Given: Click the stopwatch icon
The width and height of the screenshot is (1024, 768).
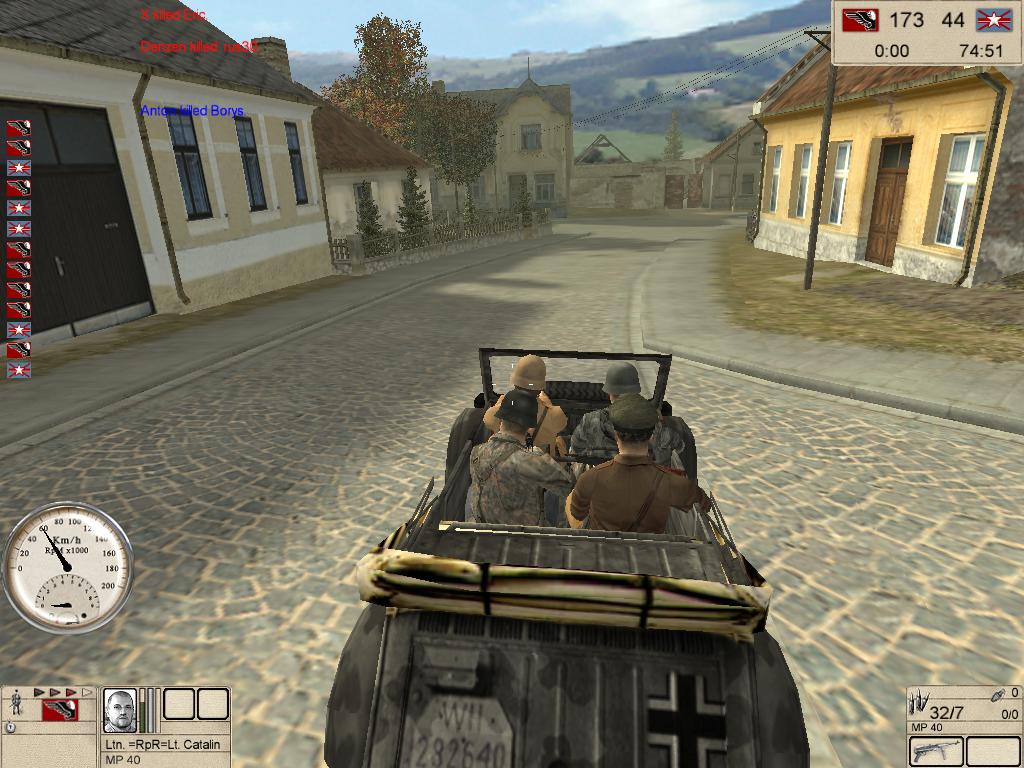Looking at the screenshot, I should pos(11,727).
